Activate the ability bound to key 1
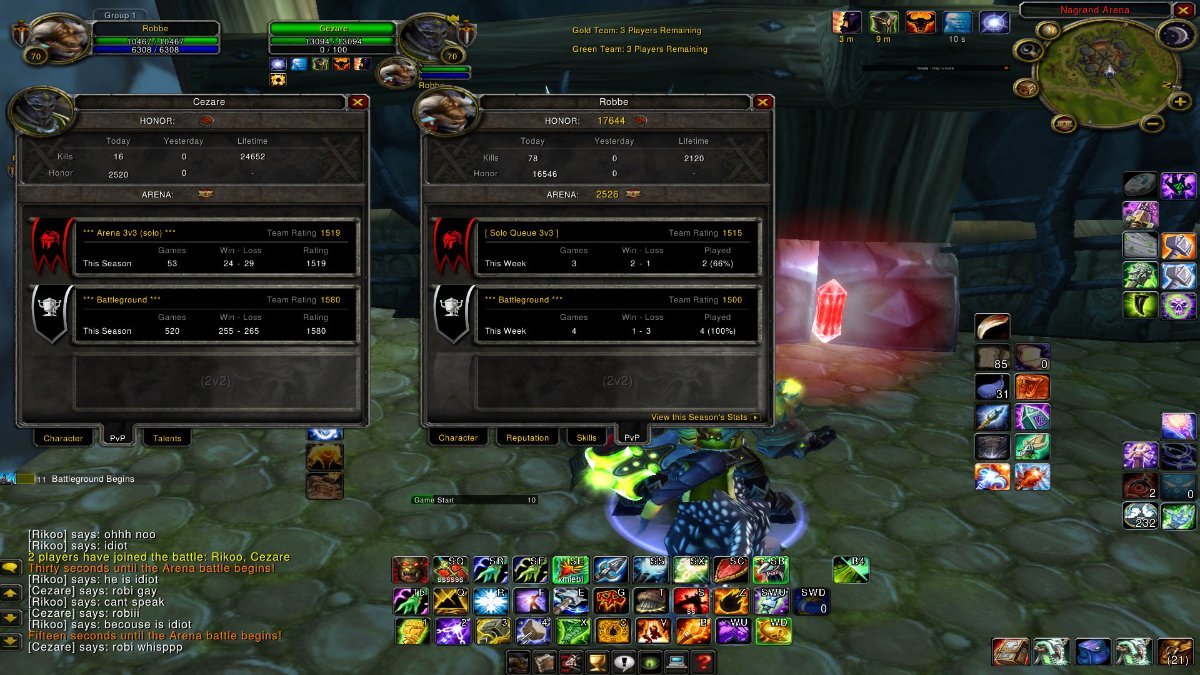The image size is (1200, 675). click(x=408, y=631)
